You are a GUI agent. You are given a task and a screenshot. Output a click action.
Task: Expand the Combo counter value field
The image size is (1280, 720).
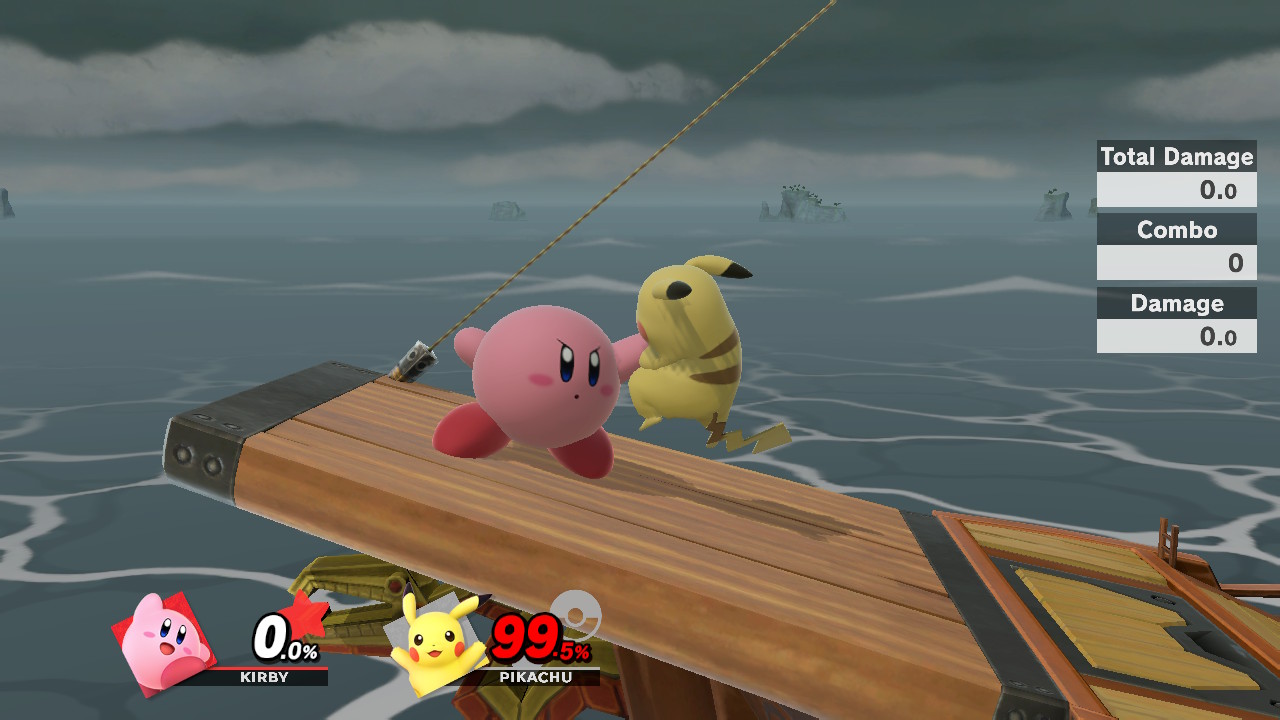point(1176,263)
